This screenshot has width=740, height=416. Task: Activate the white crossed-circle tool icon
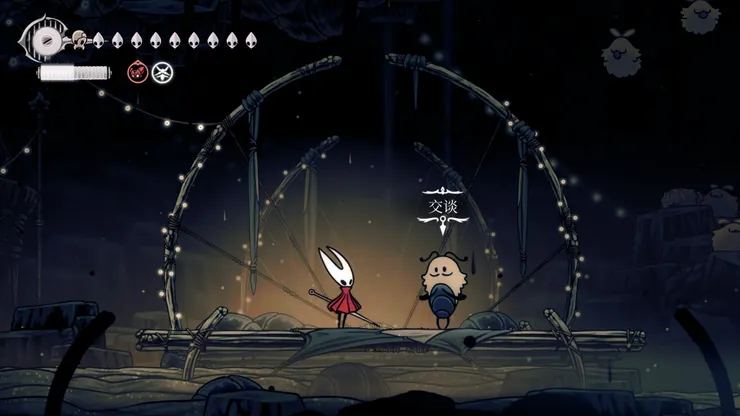pos(162,72)
